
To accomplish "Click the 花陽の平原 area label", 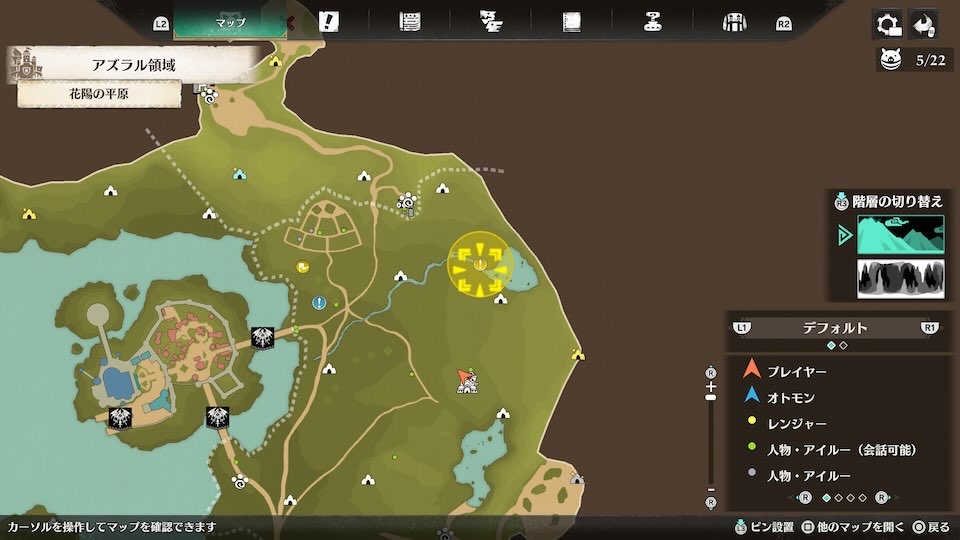I will (99, 95).
